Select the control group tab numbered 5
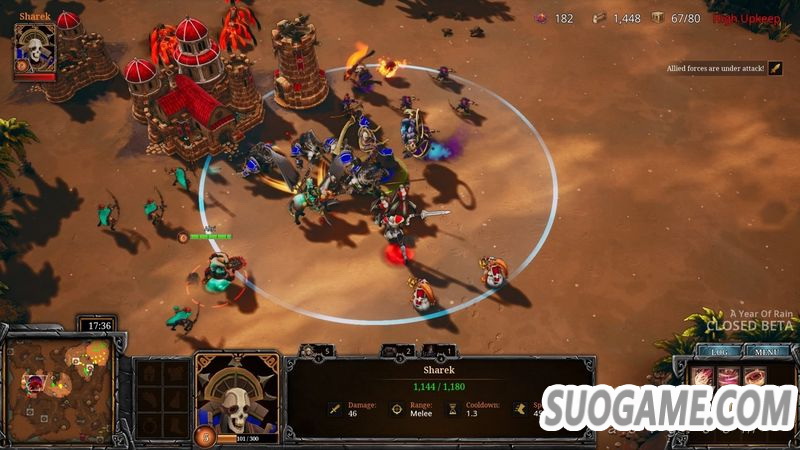Viewport: 800px width, 450px height. pyautogui.click(x=318, y=351)
